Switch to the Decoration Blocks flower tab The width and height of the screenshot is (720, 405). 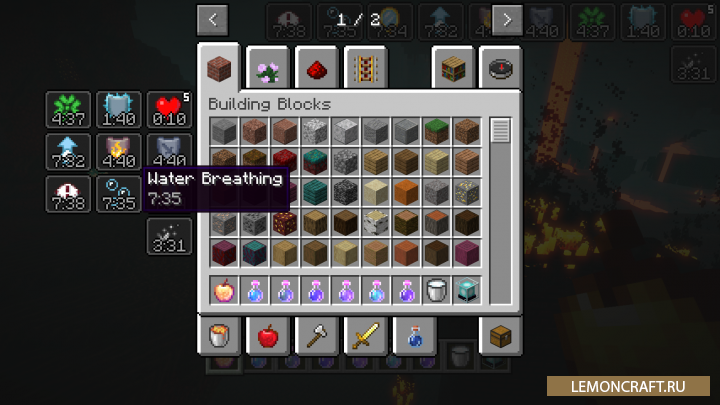click(x=268, y=69)
